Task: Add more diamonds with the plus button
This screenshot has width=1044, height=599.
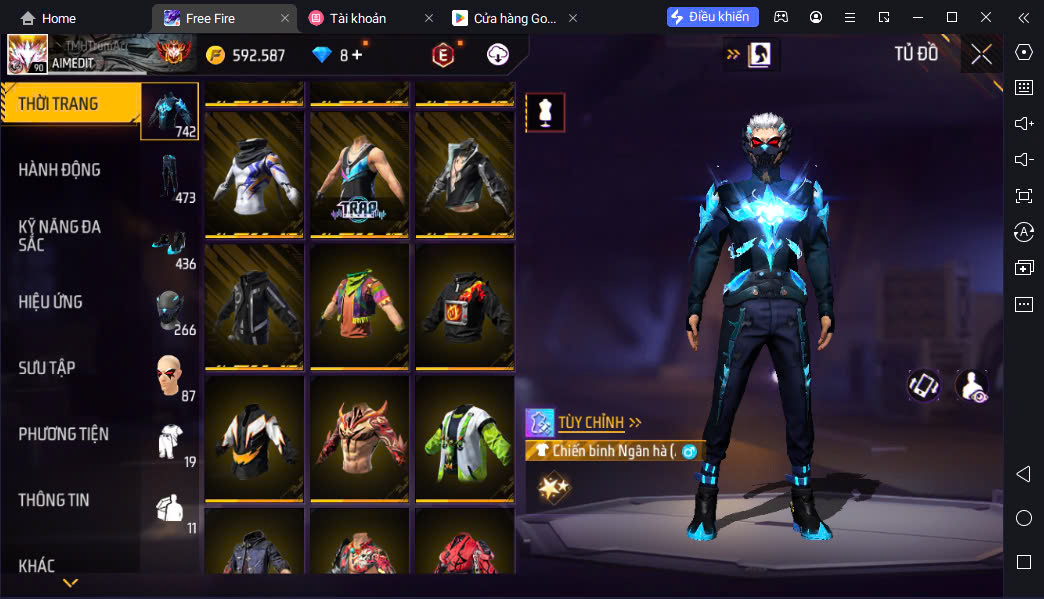Action: [357, 55]
